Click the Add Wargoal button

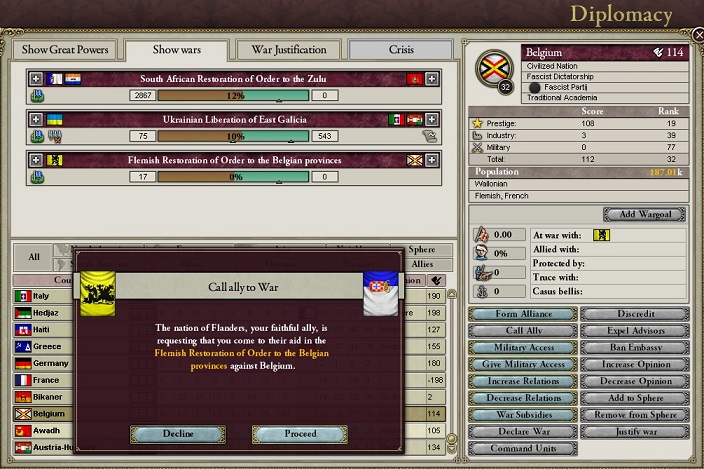point(644,215)
